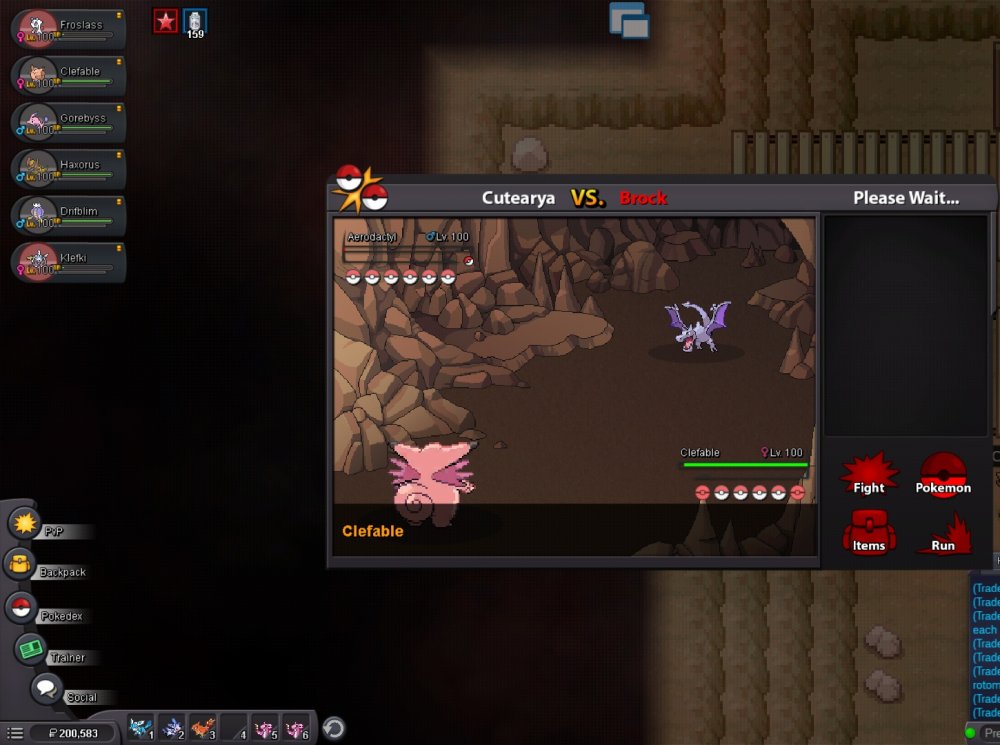The height and width of the screenshot is (745, 1000).
Task: Choose Drifblim from the party list
Action: (x=68, y=216)
